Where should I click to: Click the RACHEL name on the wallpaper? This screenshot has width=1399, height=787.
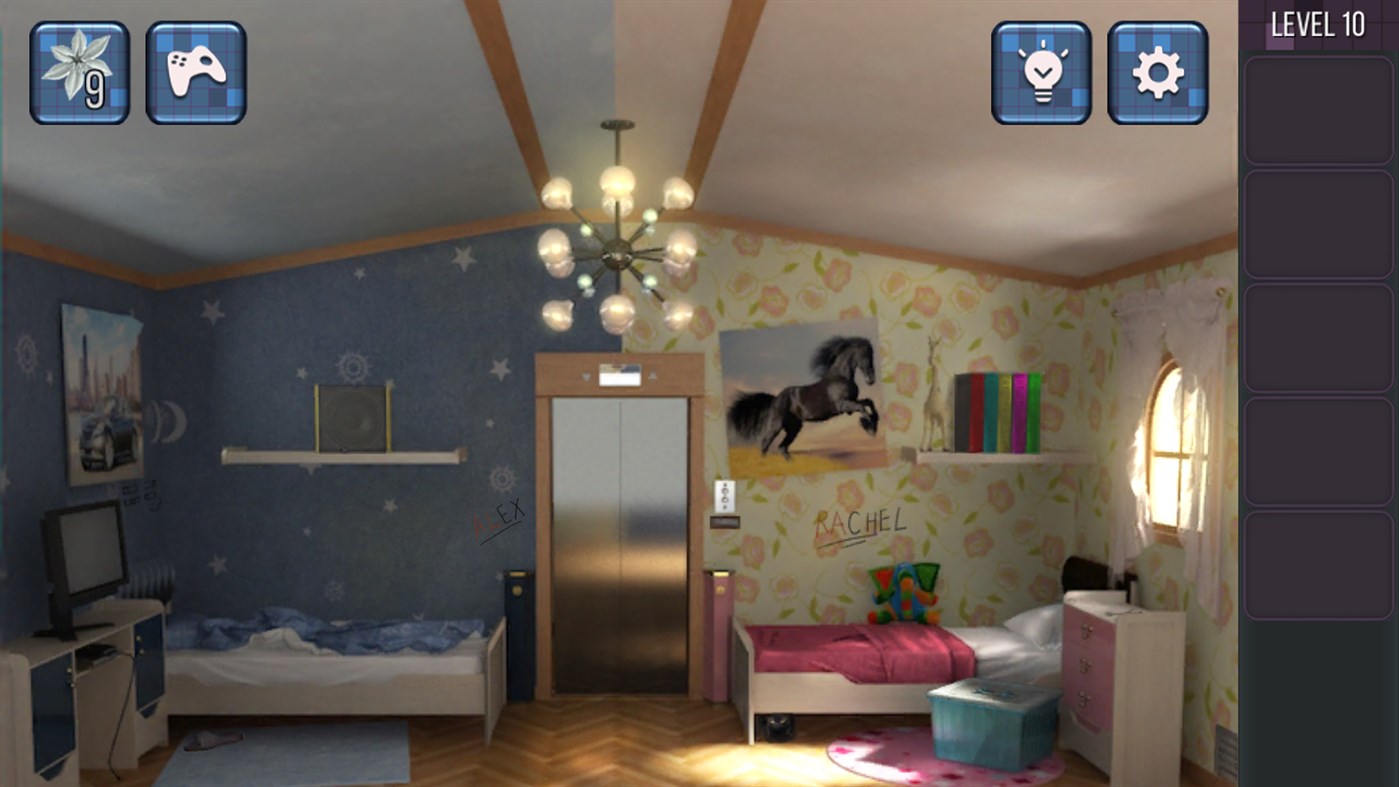click(860, 522)
